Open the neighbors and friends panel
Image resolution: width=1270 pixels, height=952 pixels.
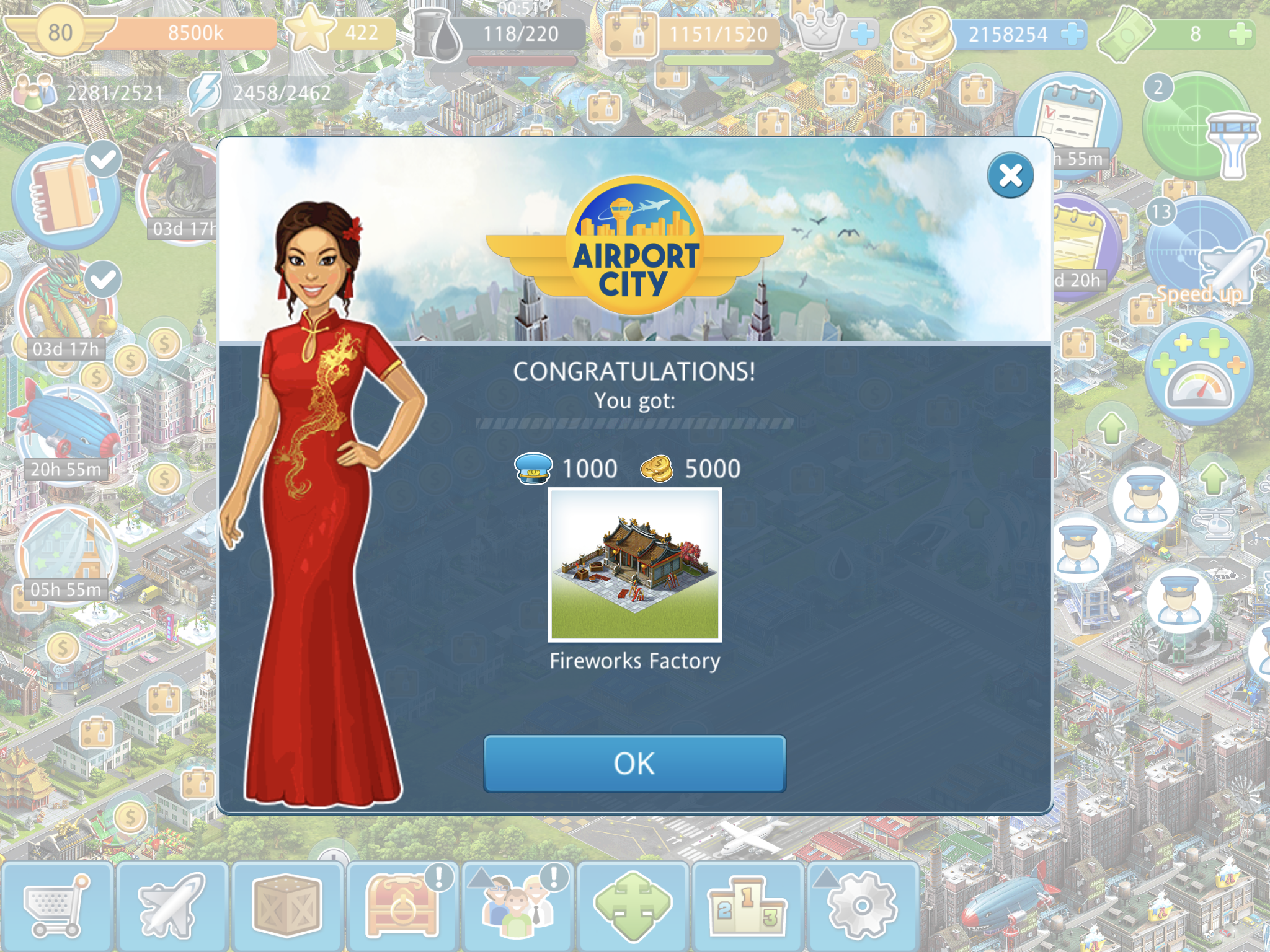518,906
